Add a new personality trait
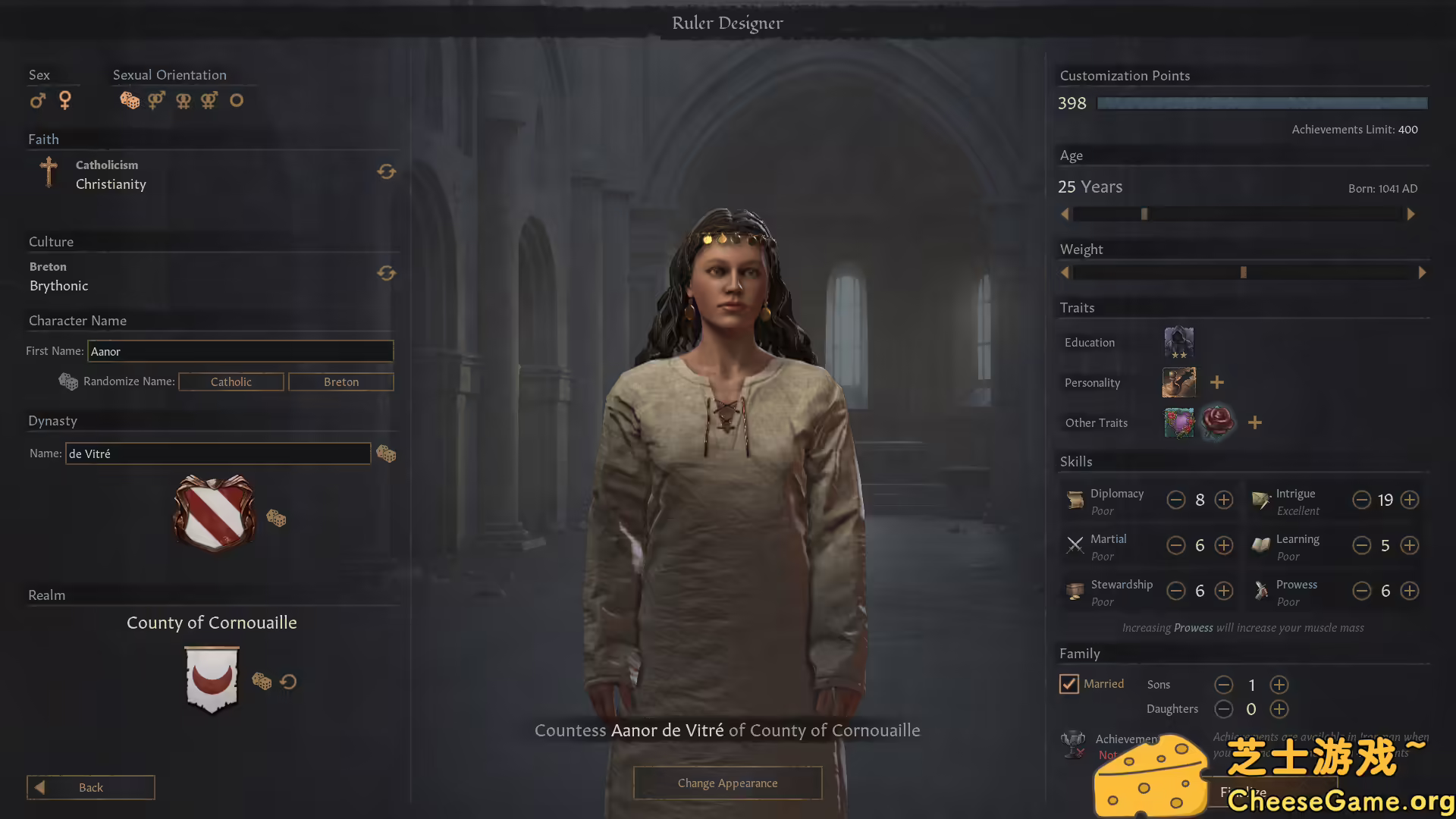 (1216, 381)
